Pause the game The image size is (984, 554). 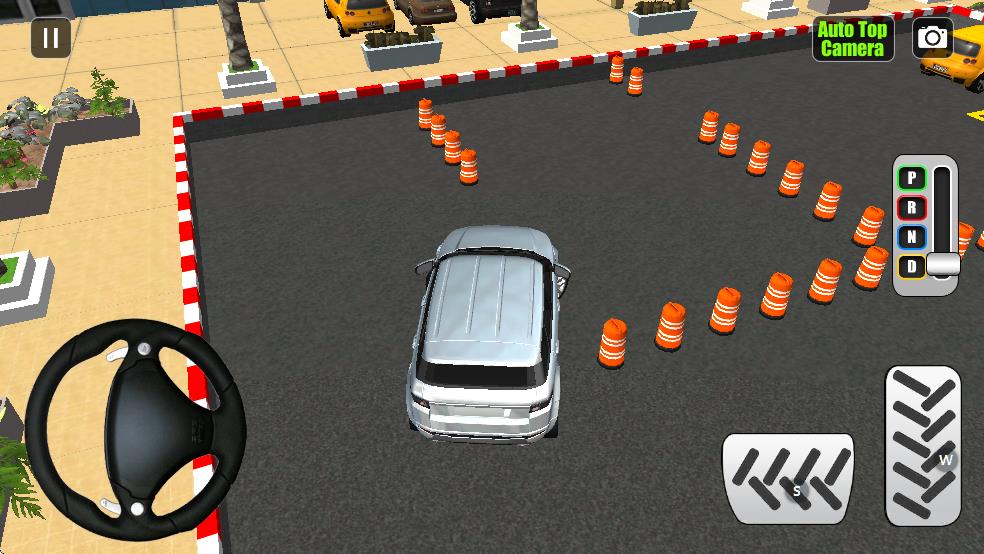(x=51, y=39)
